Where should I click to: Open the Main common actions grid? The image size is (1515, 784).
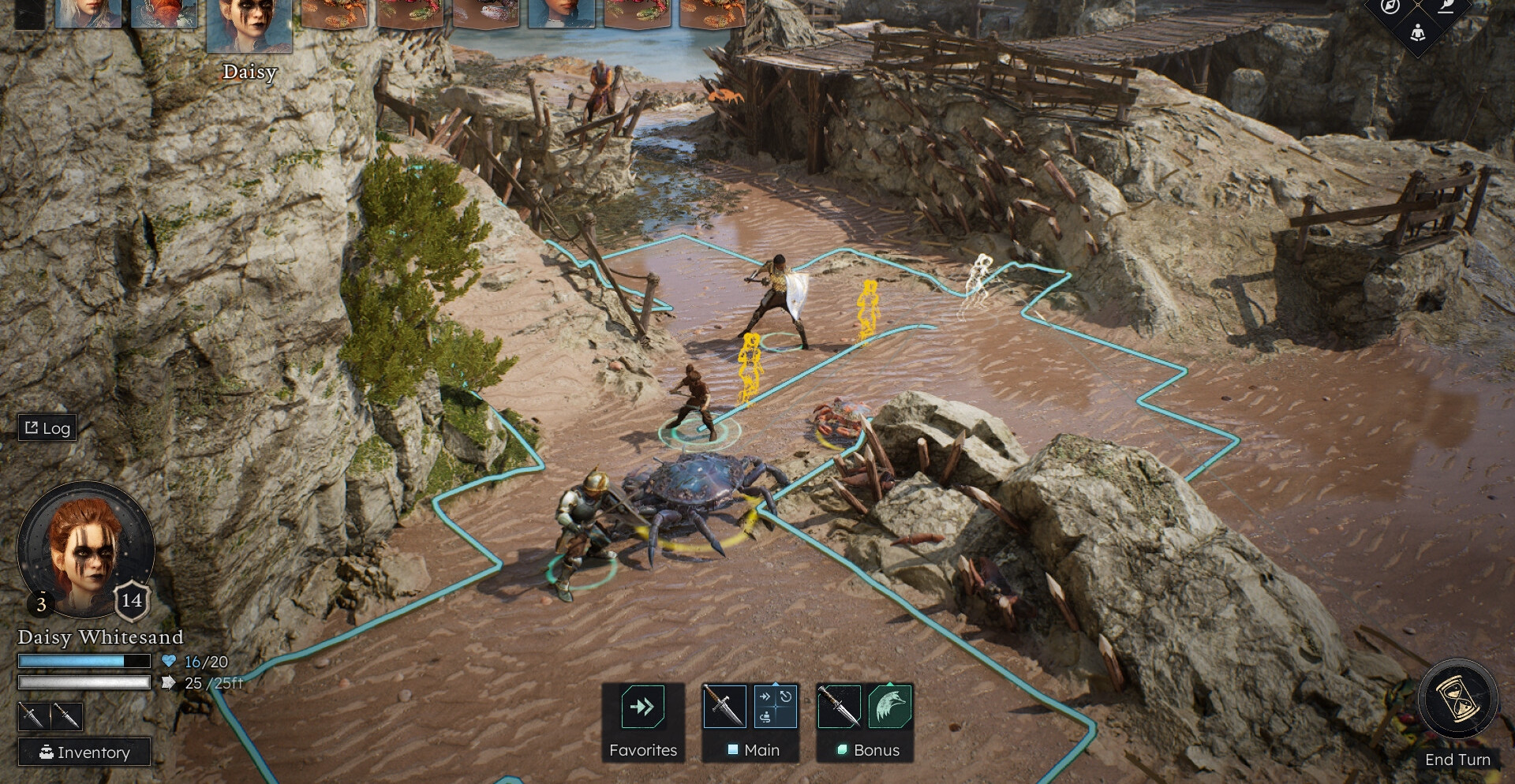(x=775, y=706)
